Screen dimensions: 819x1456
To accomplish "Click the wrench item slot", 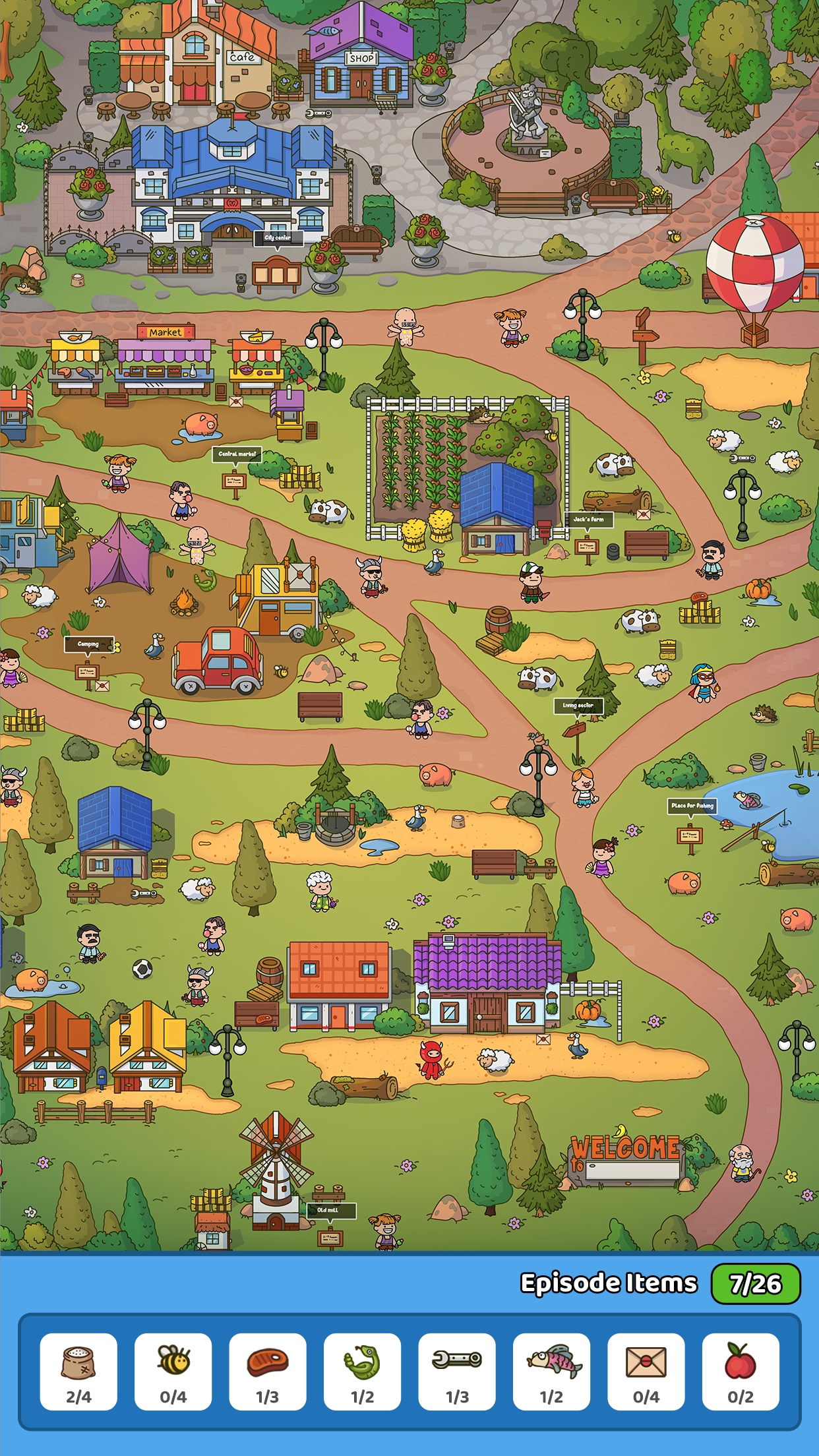I will tap(457, 1371).
